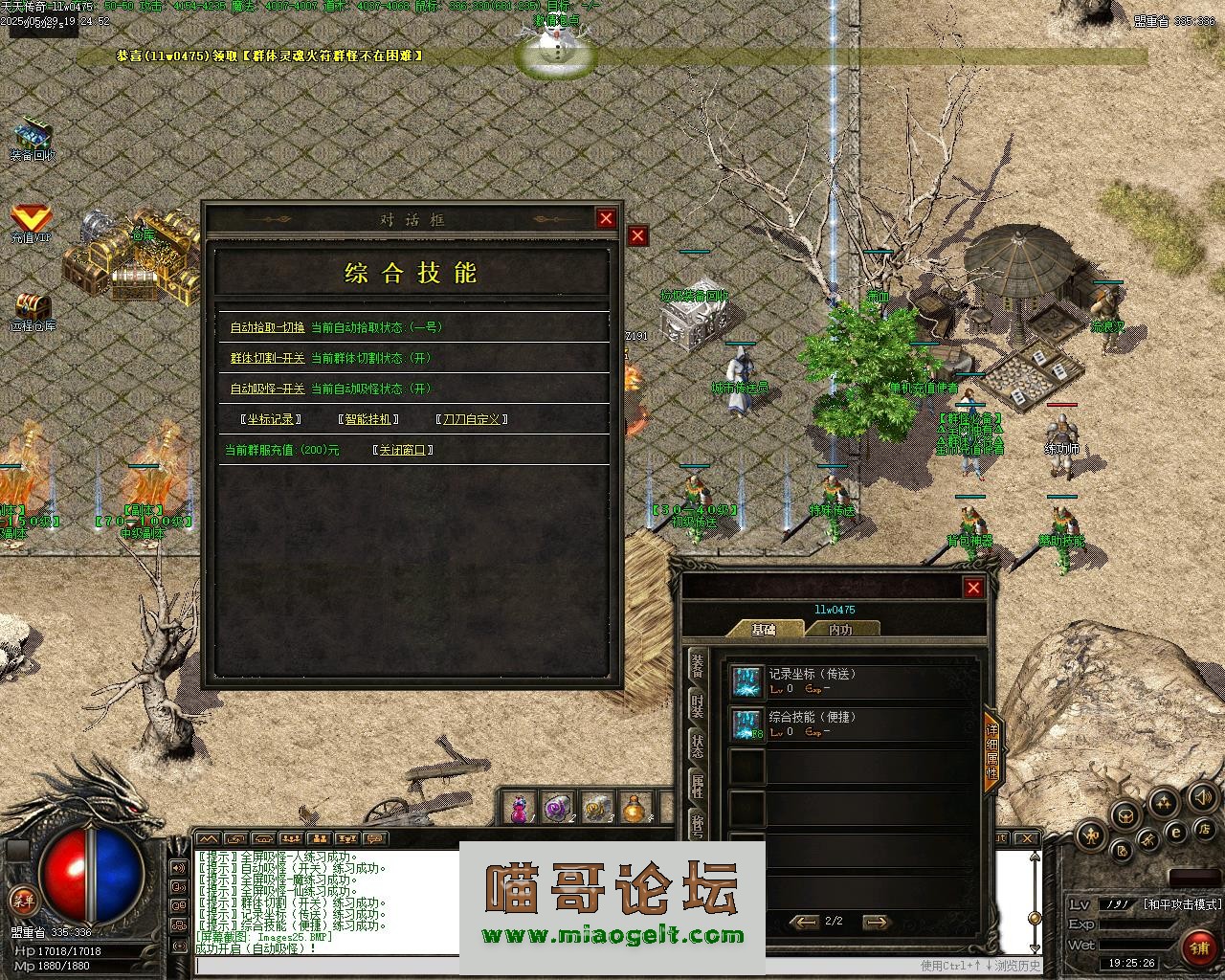Switch to the 内功 tab

click(x=840, y=630)
